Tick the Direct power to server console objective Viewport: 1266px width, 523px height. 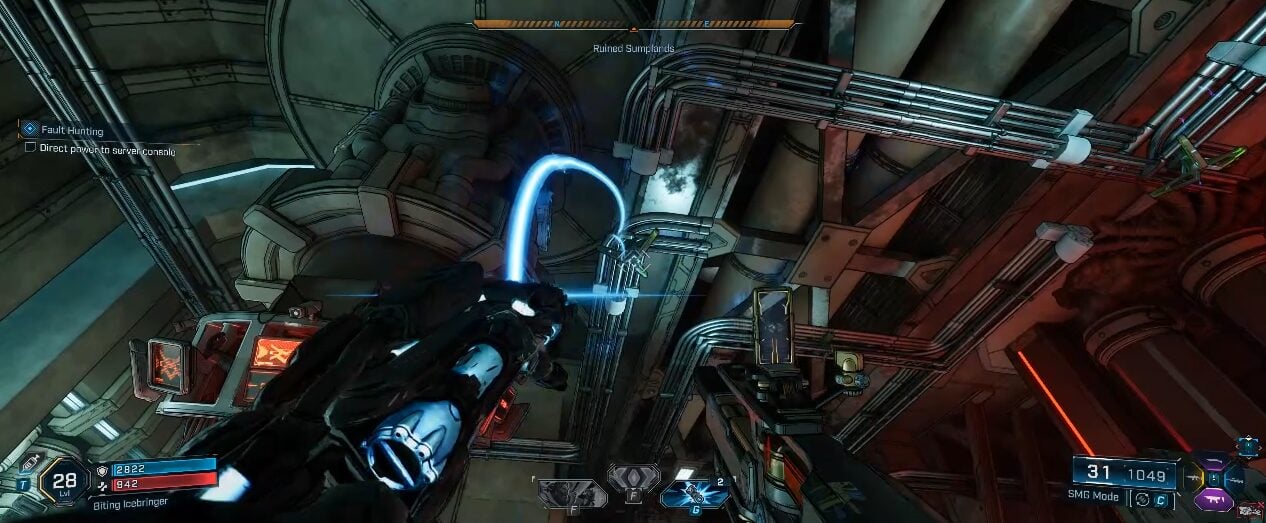pos(31,148)
